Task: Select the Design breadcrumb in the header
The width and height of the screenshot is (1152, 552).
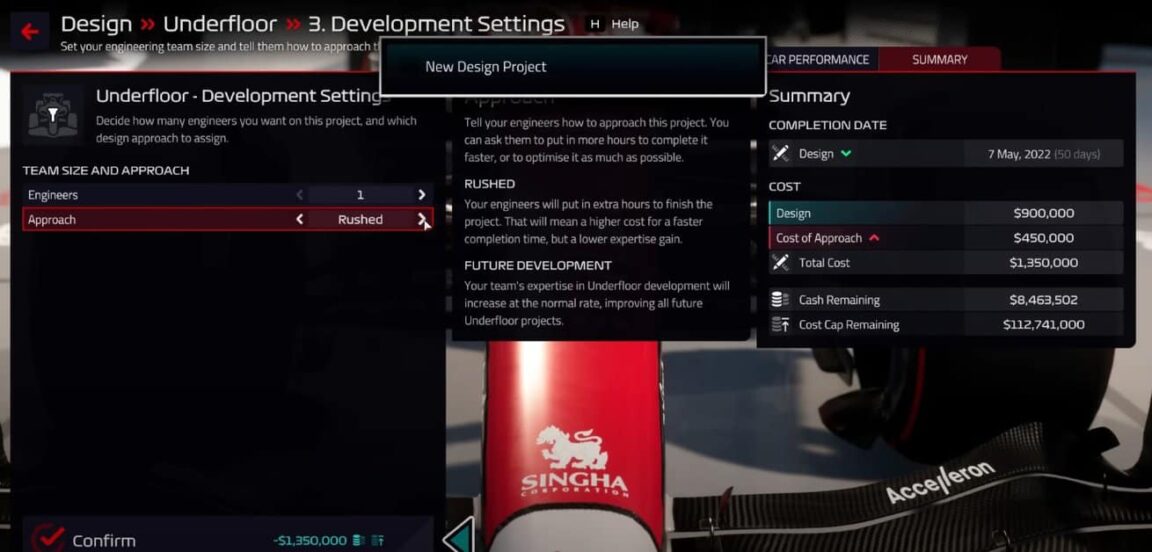Action: click(x=96, y=24)
